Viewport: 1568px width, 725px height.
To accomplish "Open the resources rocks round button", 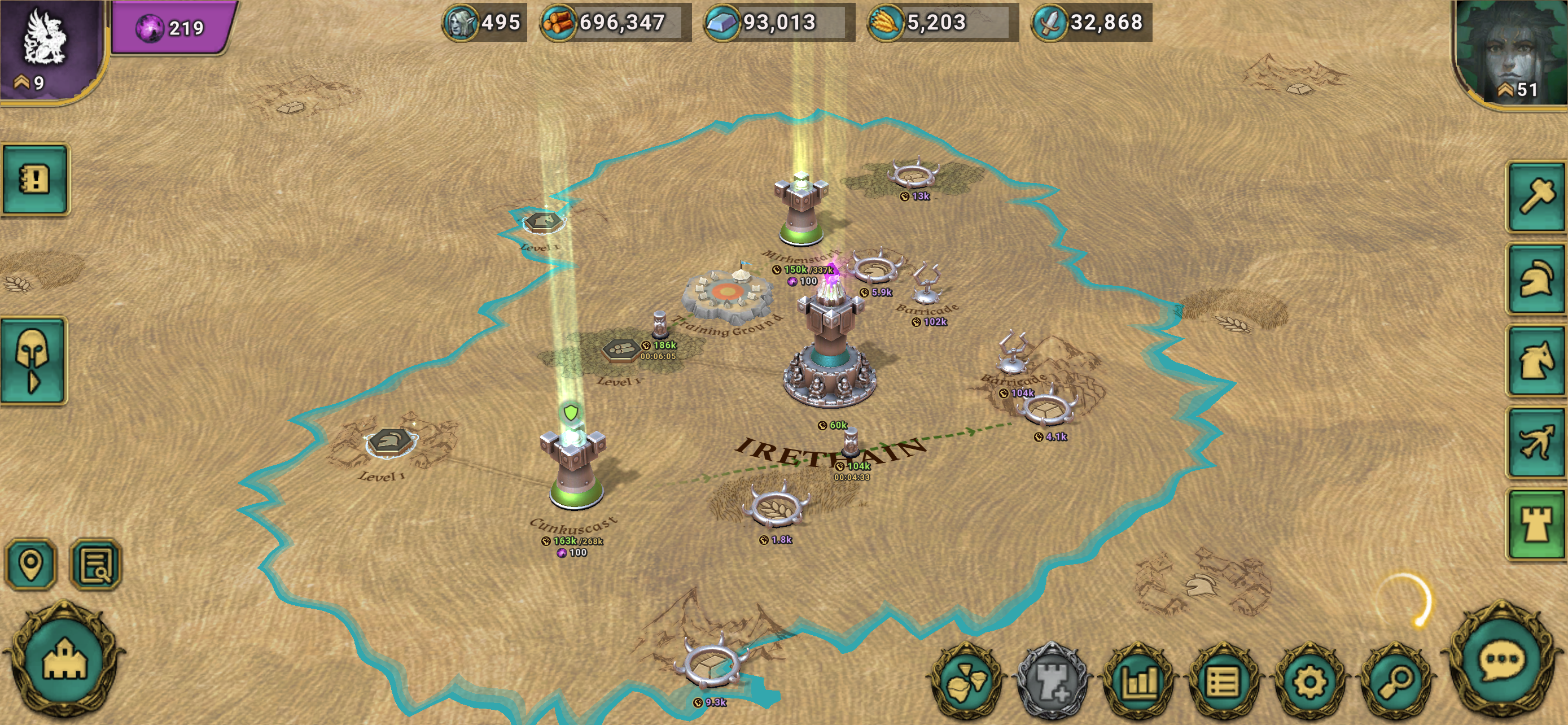I will coord(966,680).
